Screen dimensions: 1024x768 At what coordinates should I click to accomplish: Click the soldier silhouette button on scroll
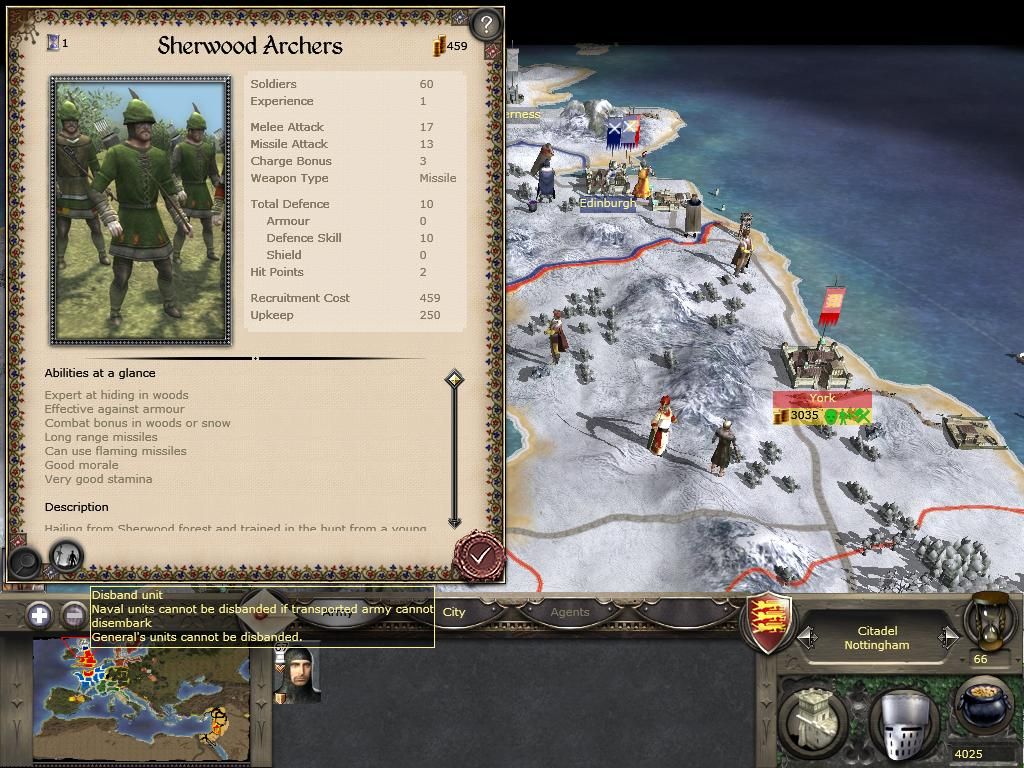coord(66,556)
